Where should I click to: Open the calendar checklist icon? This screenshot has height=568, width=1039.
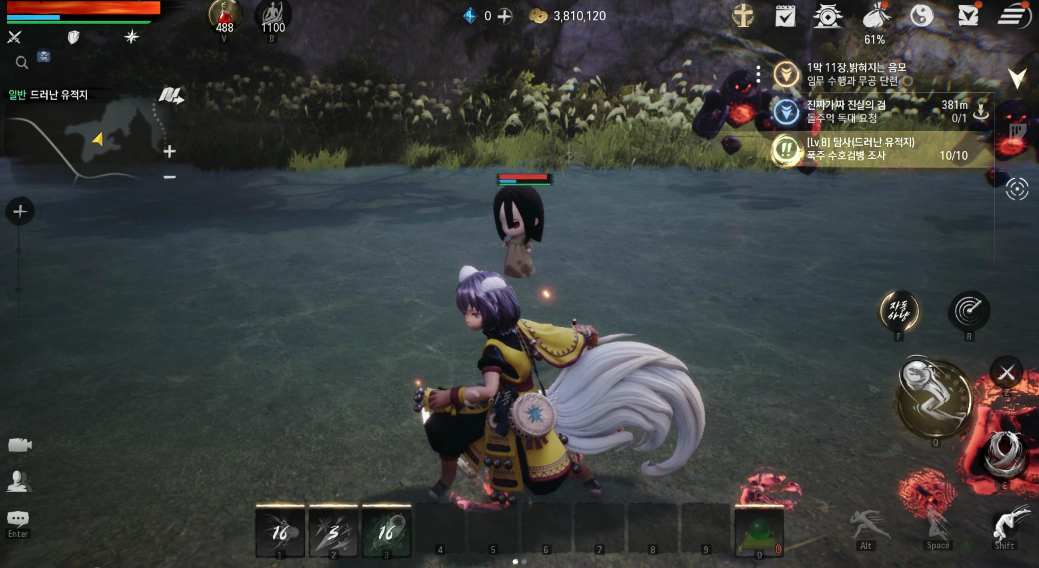point(785,16)
